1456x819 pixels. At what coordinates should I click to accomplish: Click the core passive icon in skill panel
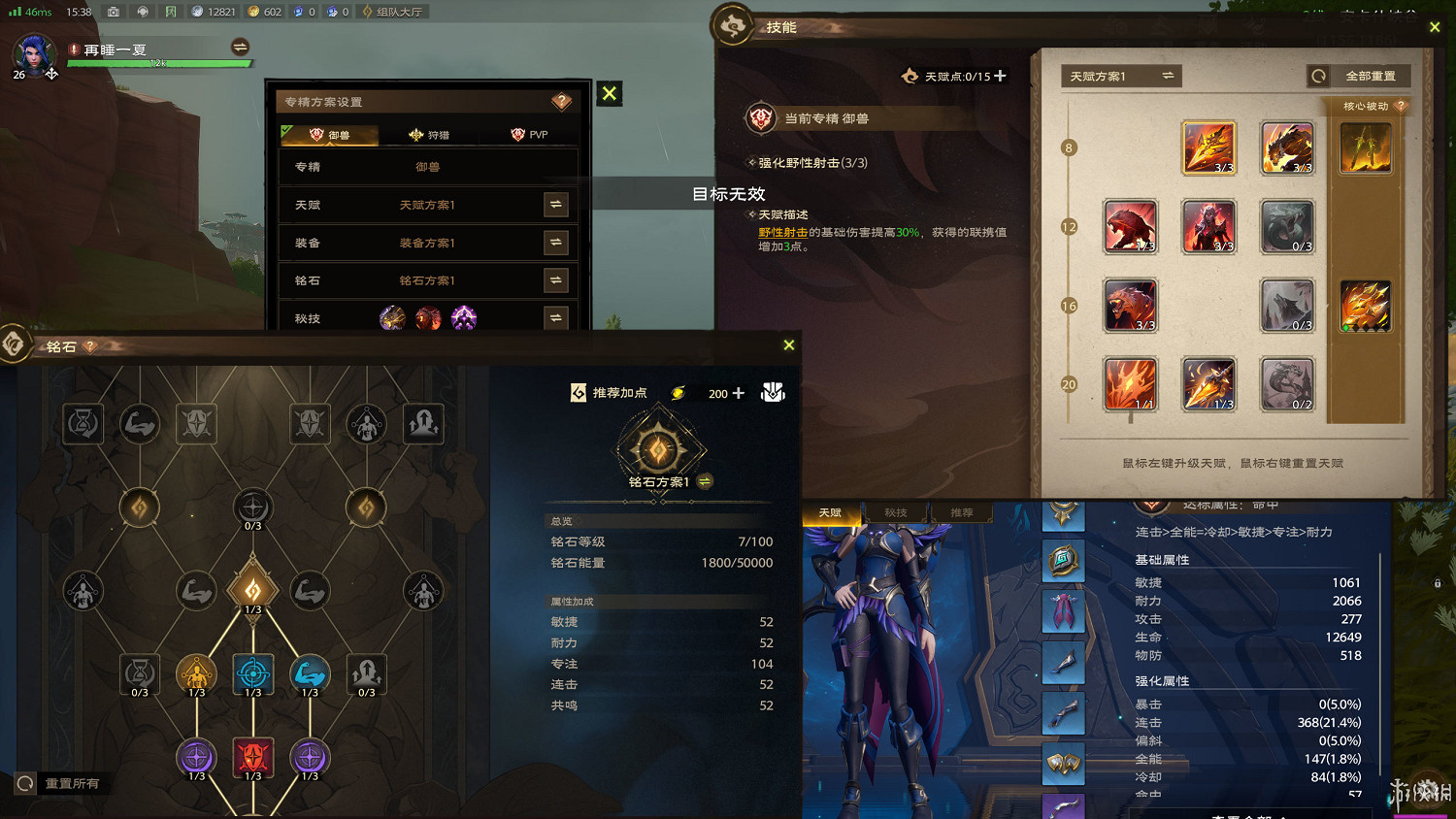(x=1365, y=146)
